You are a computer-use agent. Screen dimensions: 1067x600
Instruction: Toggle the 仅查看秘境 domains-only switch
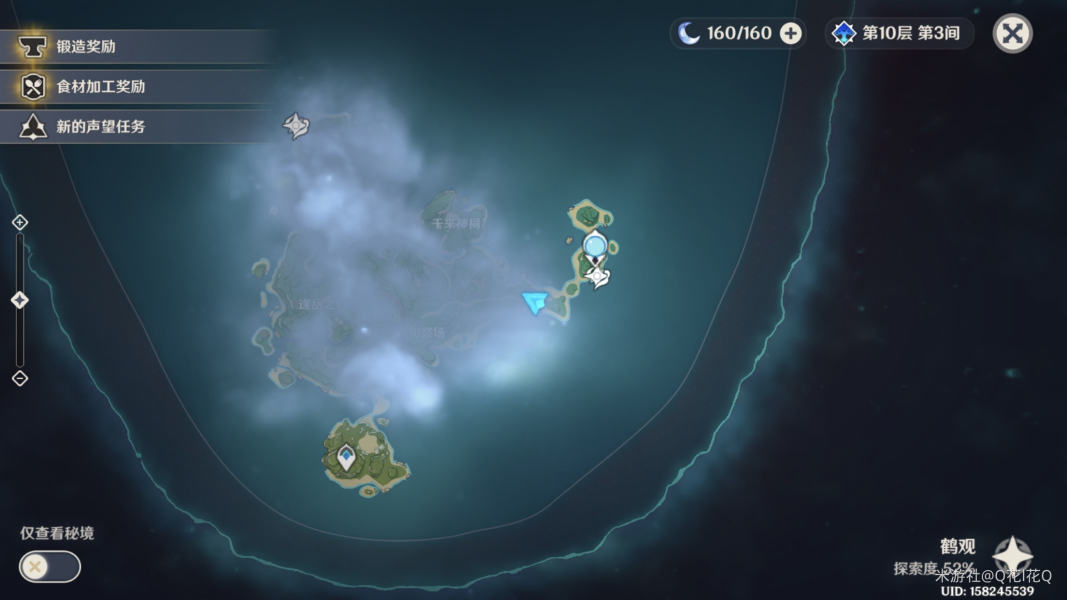(50, 567)
